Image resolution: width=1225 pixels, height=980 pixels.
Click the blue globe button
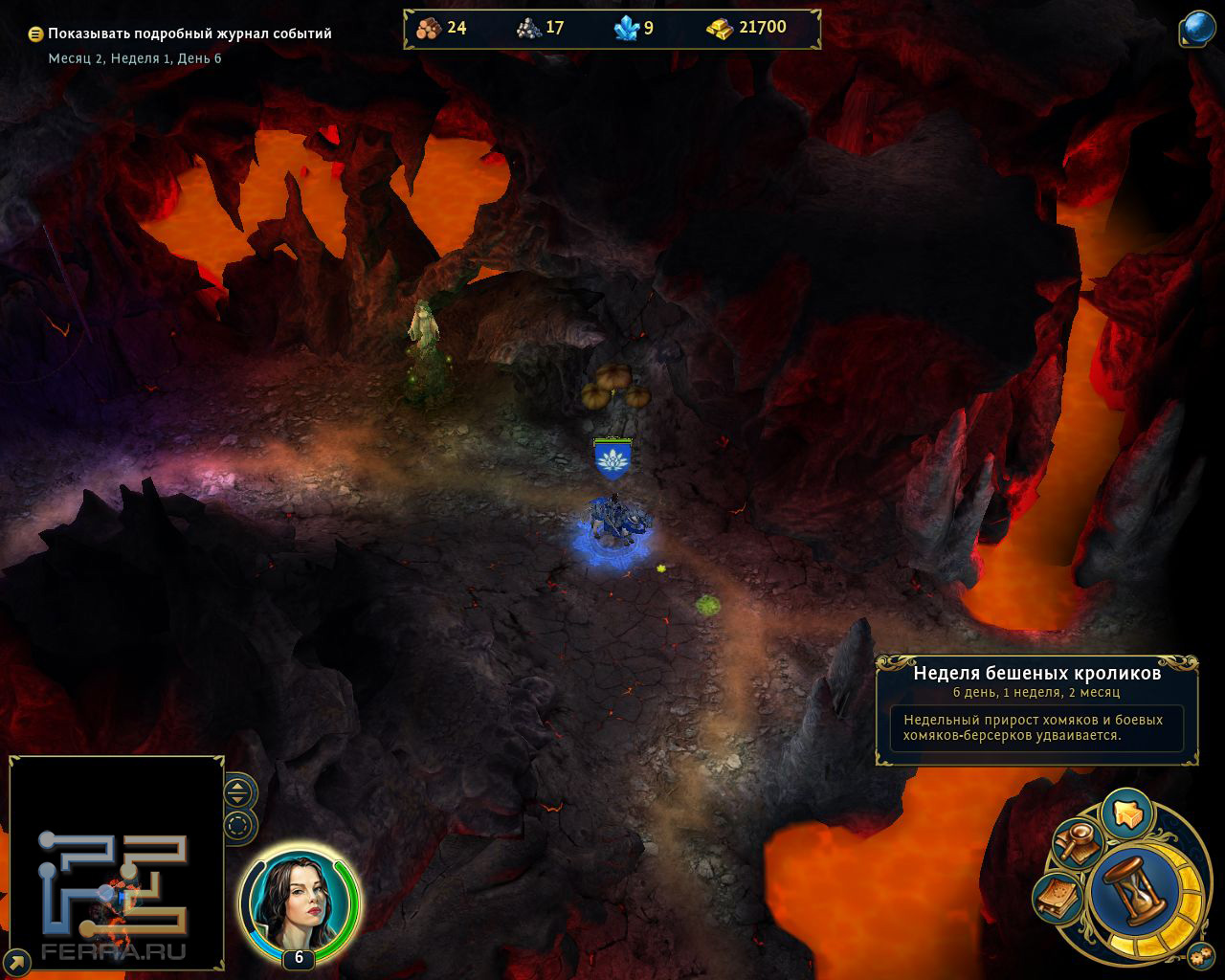1197,29
